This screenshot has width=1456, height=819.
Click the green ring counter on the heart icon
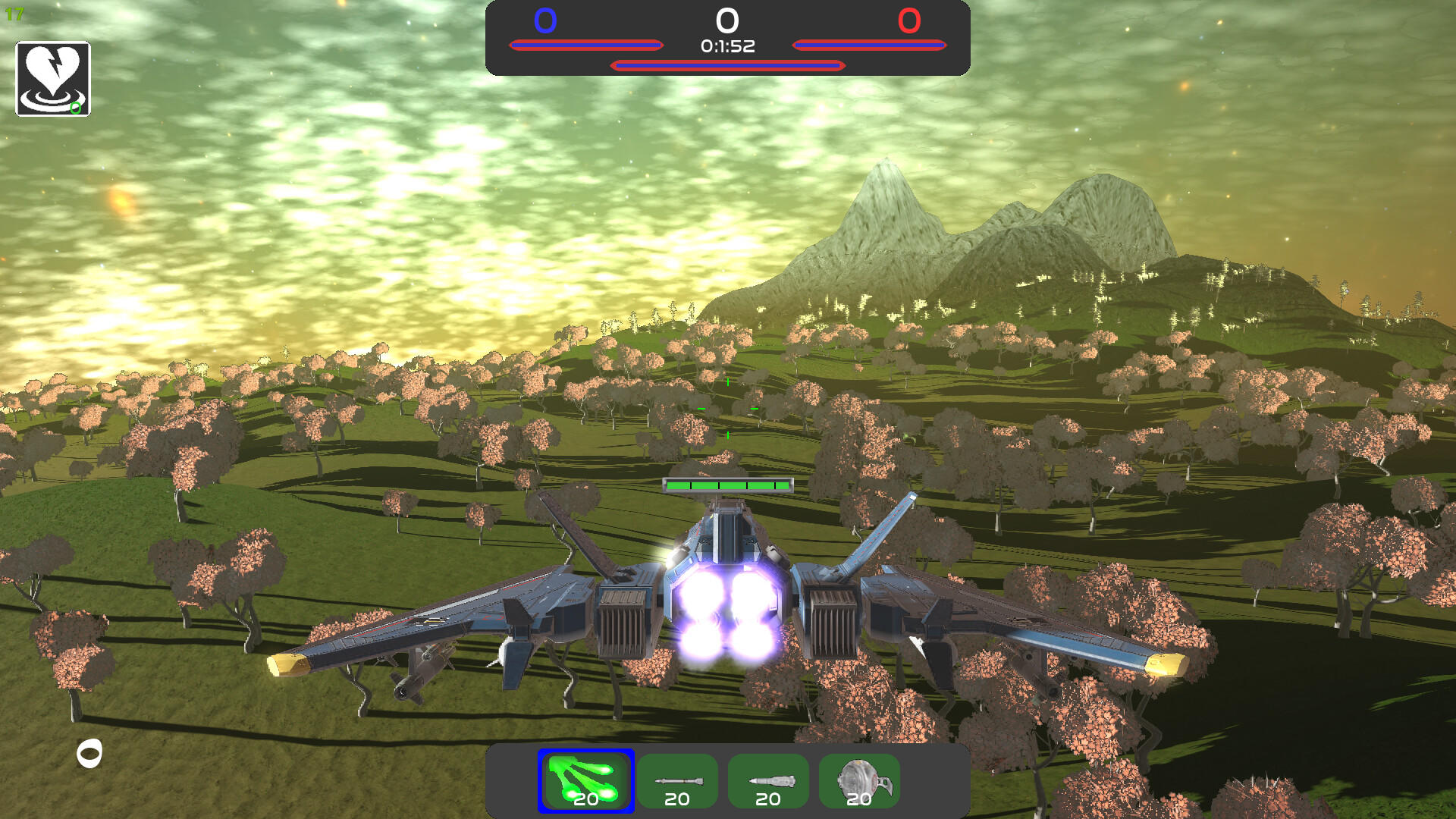point(74,108)
